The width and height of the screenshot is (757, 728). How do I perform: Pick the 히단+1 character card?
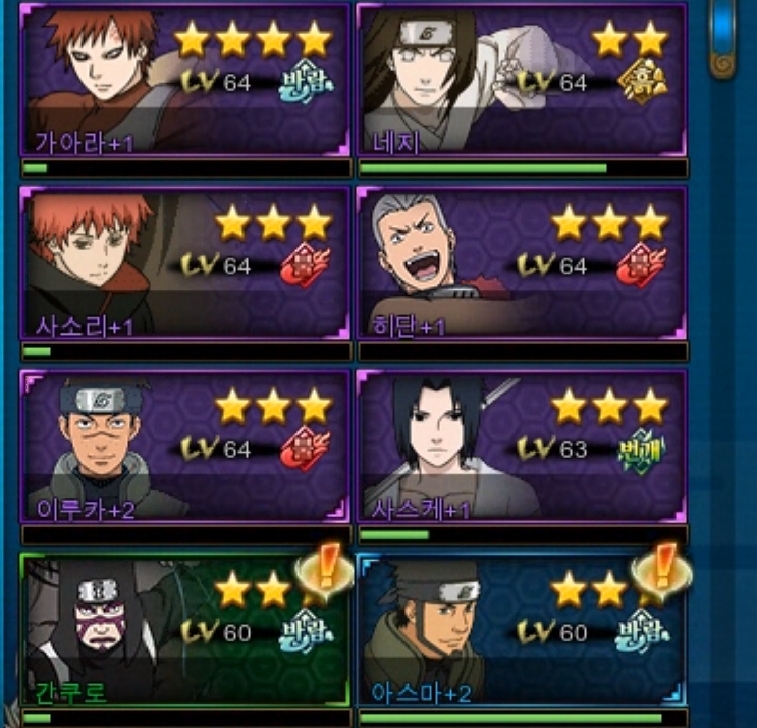pyautogui.click(x=522, y=262)
